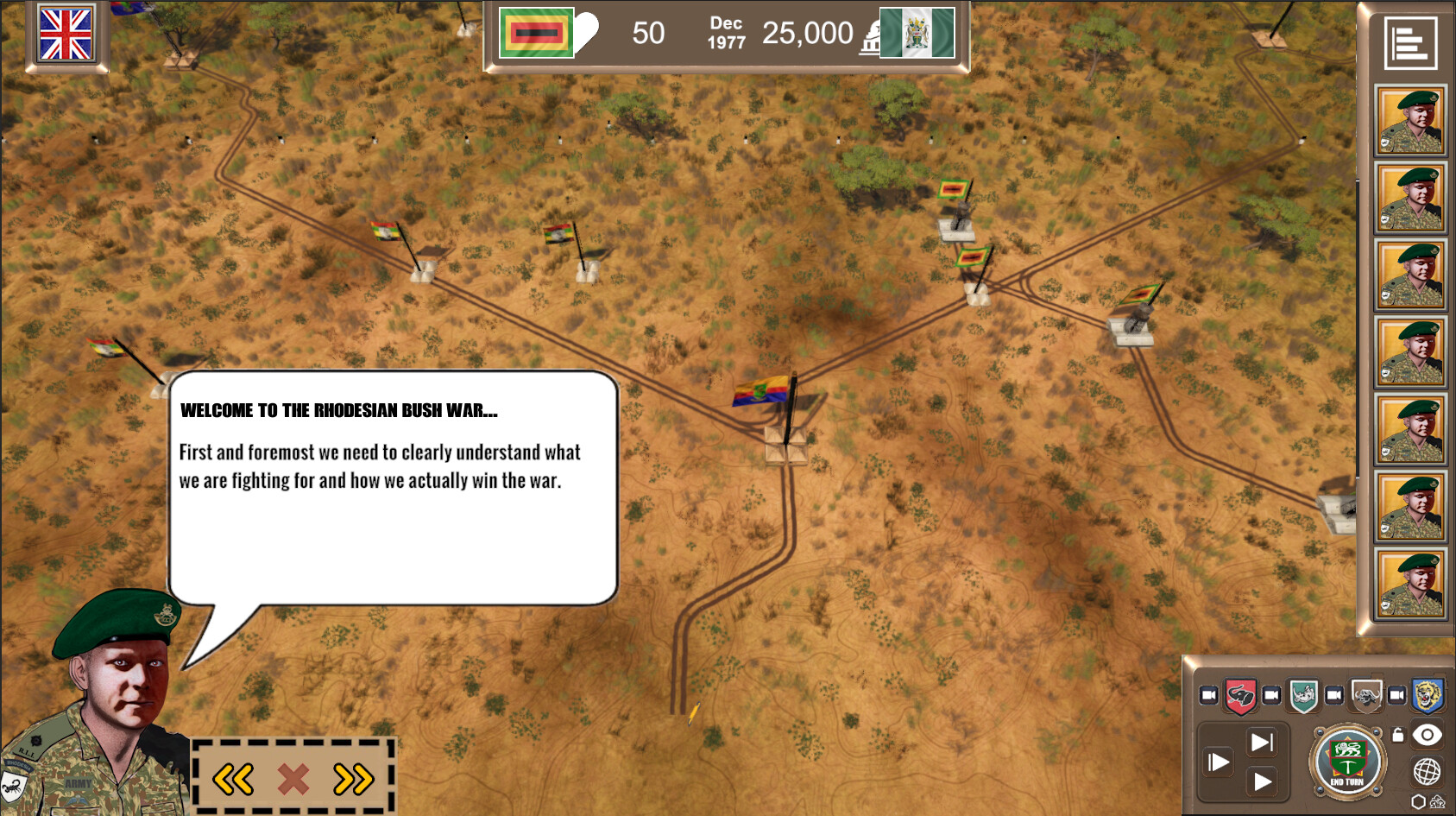The width and height of the screenshot is (1456, 816).
Task: Select the red elephant faction shield
Action: (1239, 694)
